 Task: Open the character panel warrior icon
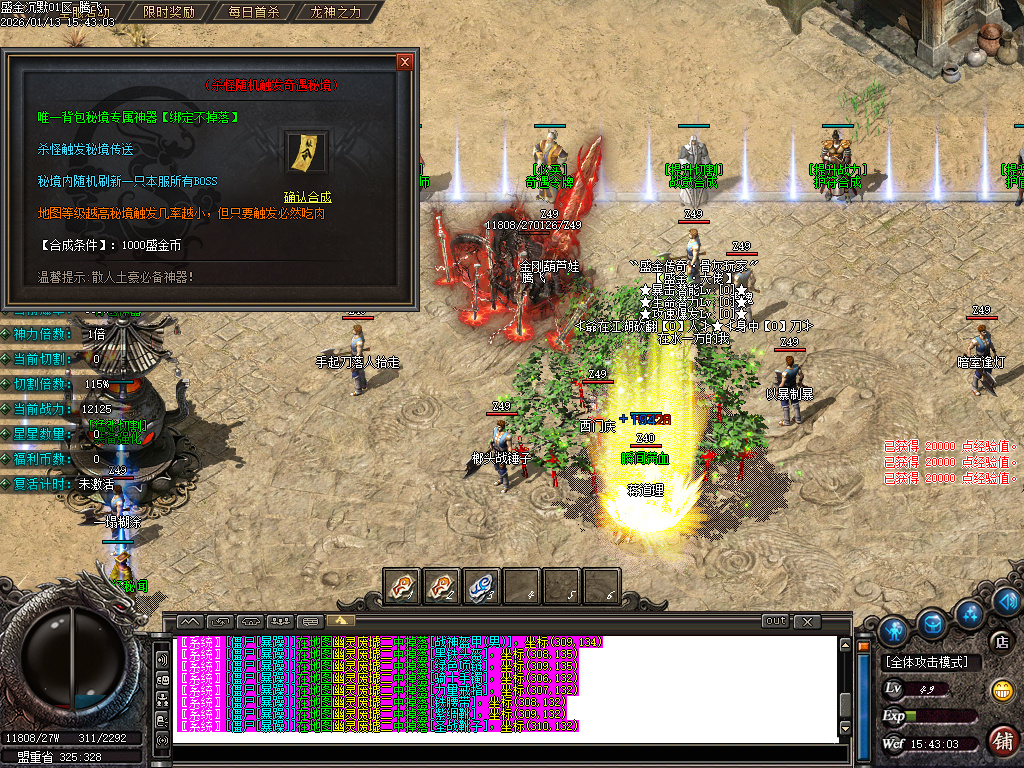click(x=894, y=629)
